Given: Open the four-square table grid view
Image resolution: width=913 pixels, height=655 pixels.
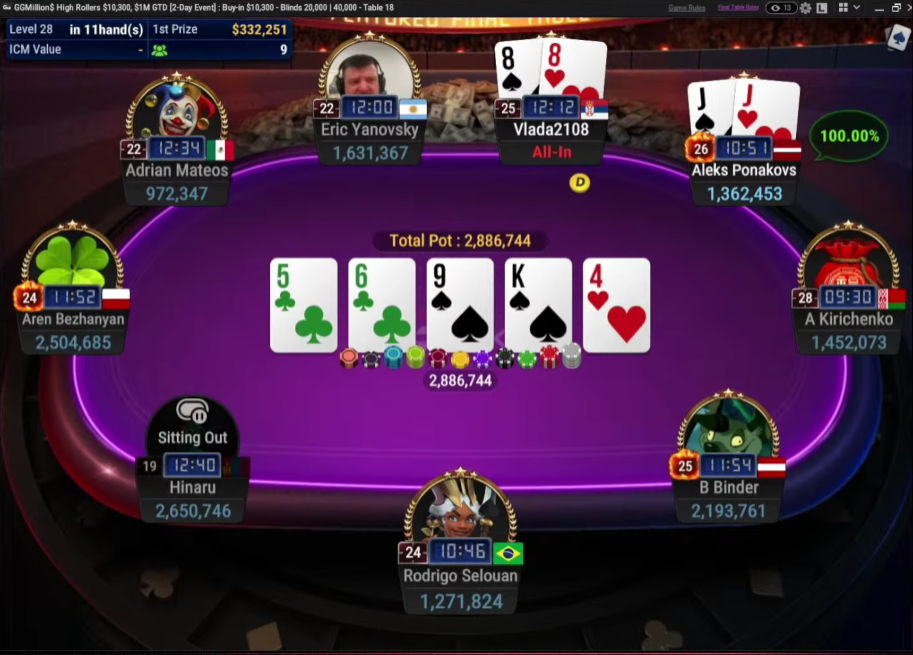Looking at the screenshot, I should (x=841, y=8).
